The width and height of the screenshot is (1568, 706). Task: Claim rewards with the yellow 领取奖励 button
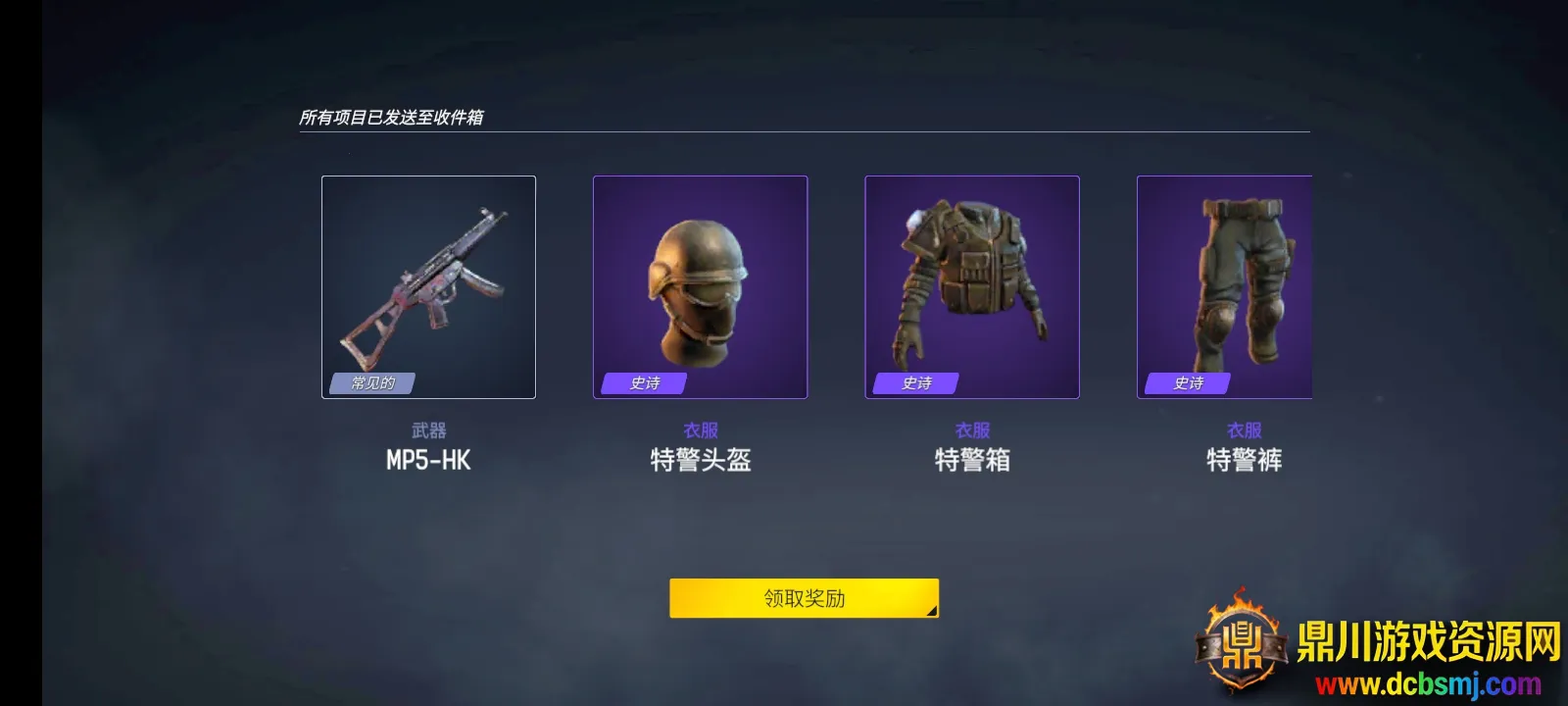tap(804, 598)
